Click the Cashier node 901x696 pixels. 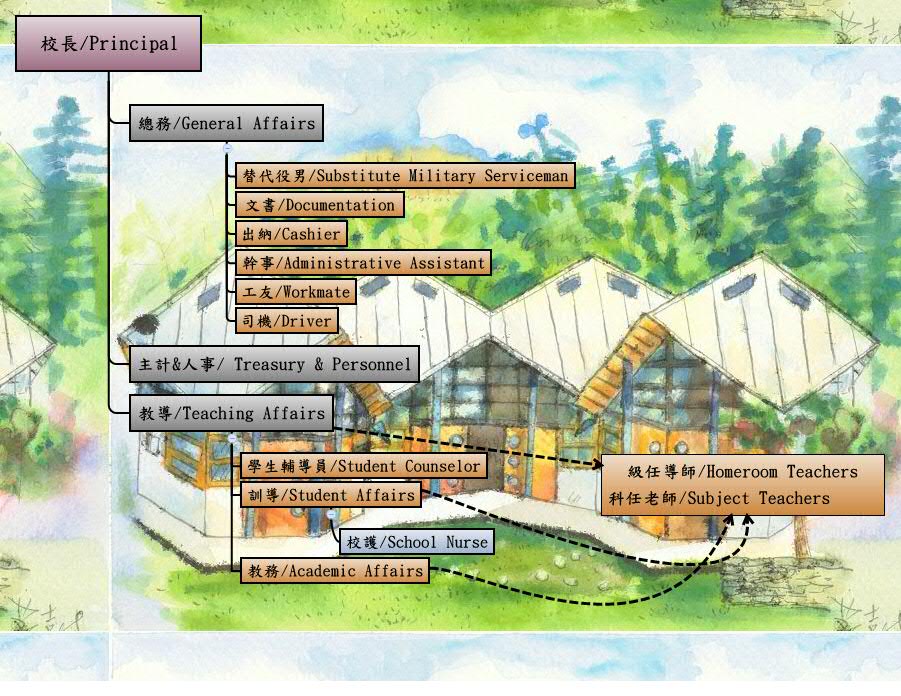pos(292,234)
